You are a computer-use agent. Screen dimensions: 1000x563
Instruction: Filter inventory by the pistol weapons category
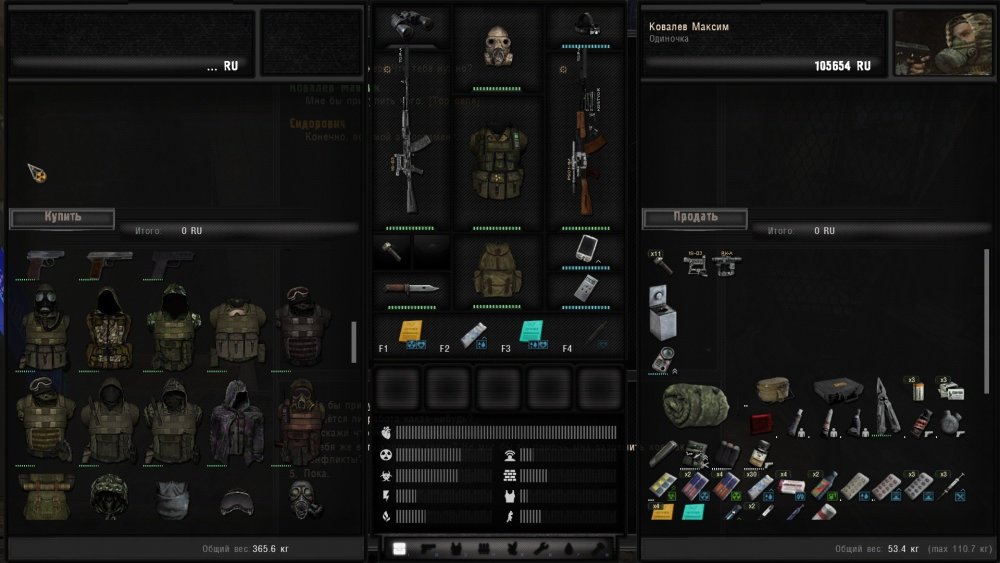[x=429, y=548]
